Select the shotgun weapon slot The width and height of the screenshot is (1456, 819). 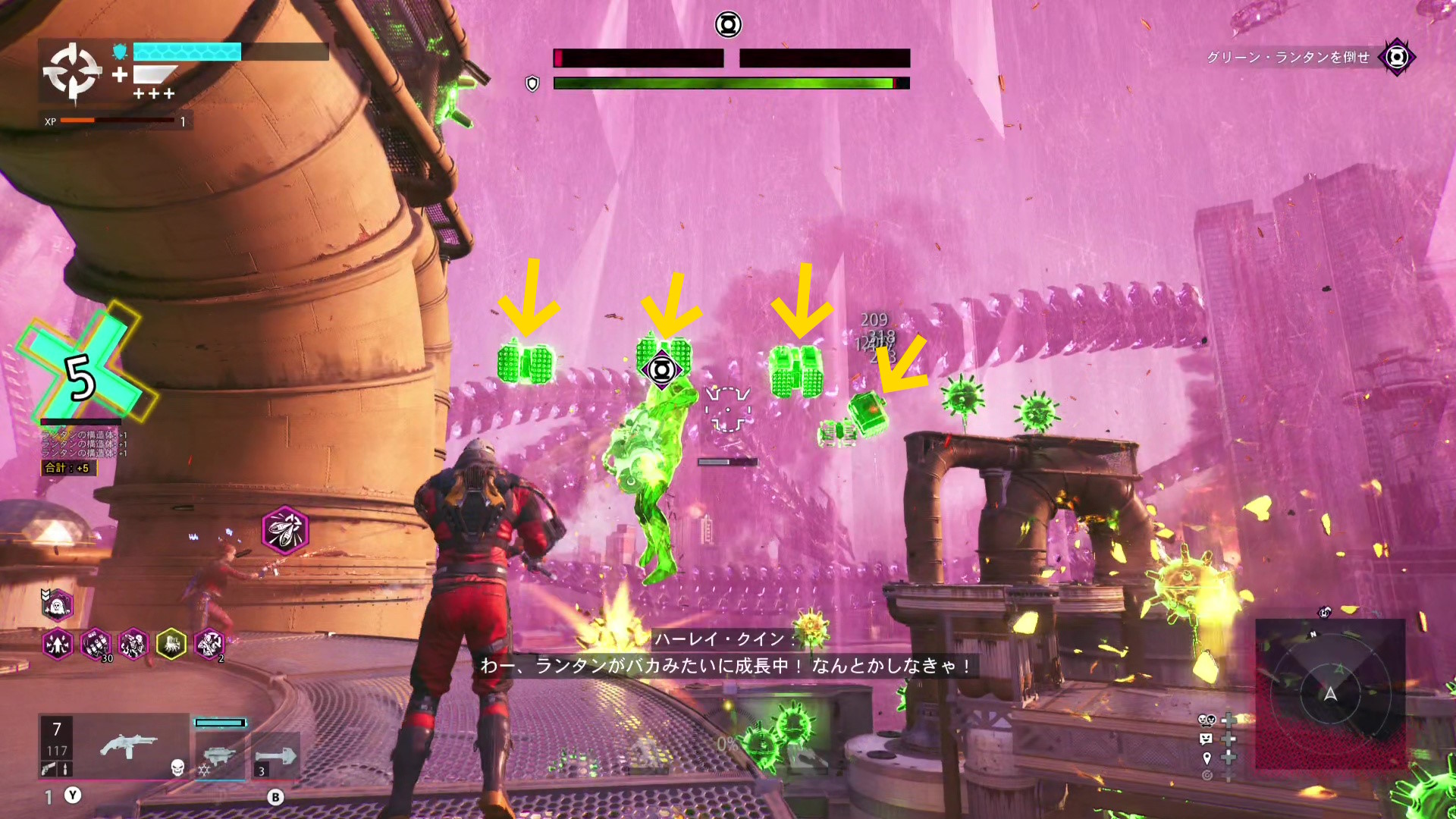pyautogui.click(x=128, y=748)
